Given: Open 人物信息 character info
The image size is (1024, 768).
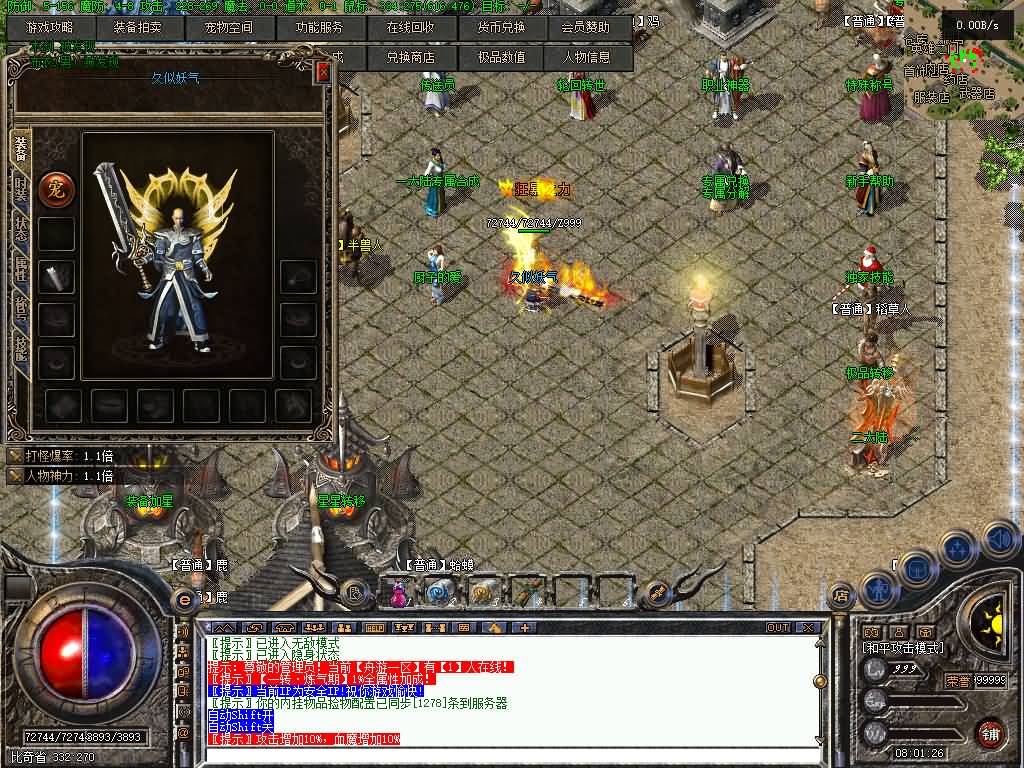Looking at the screenshot, I should [x=585, y=58].
